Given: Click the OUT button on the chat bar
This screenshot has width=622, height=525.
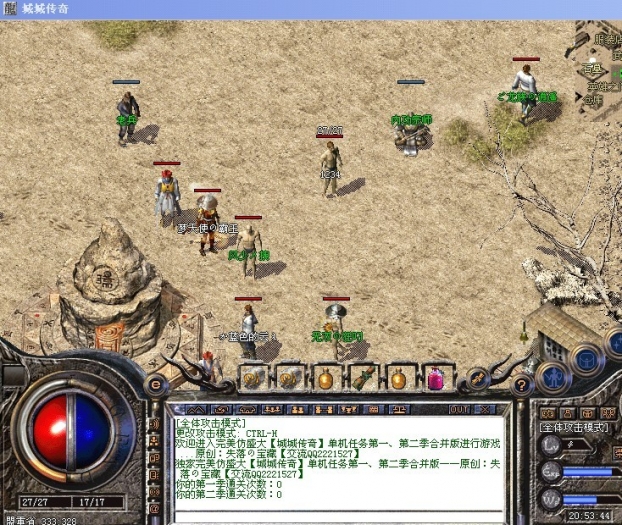Looking at the screenshot, I should [x=459, y=410].
